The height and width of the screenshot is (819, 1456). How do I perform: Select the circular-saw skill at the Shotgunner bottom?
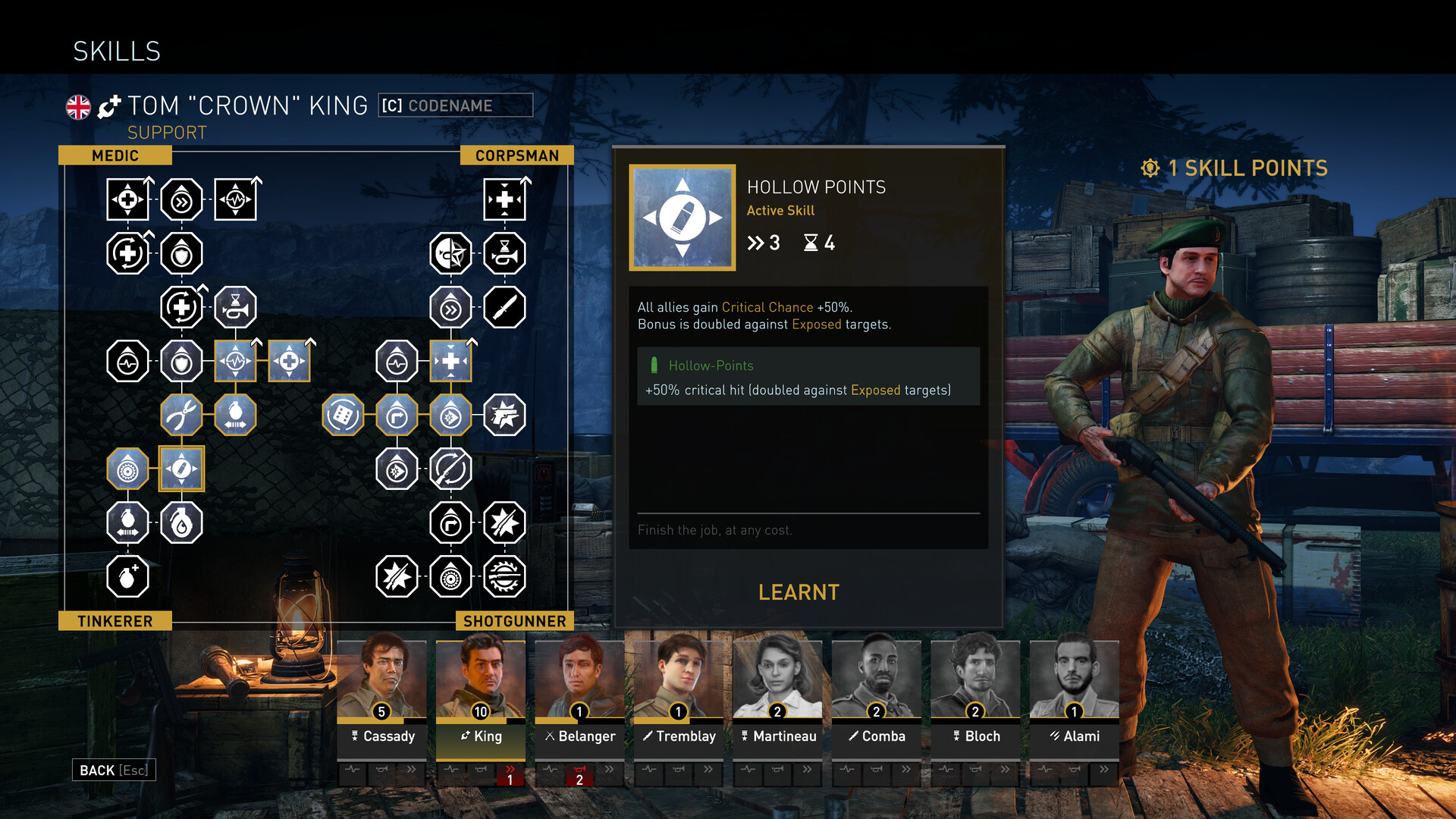[x=504, y=577]
